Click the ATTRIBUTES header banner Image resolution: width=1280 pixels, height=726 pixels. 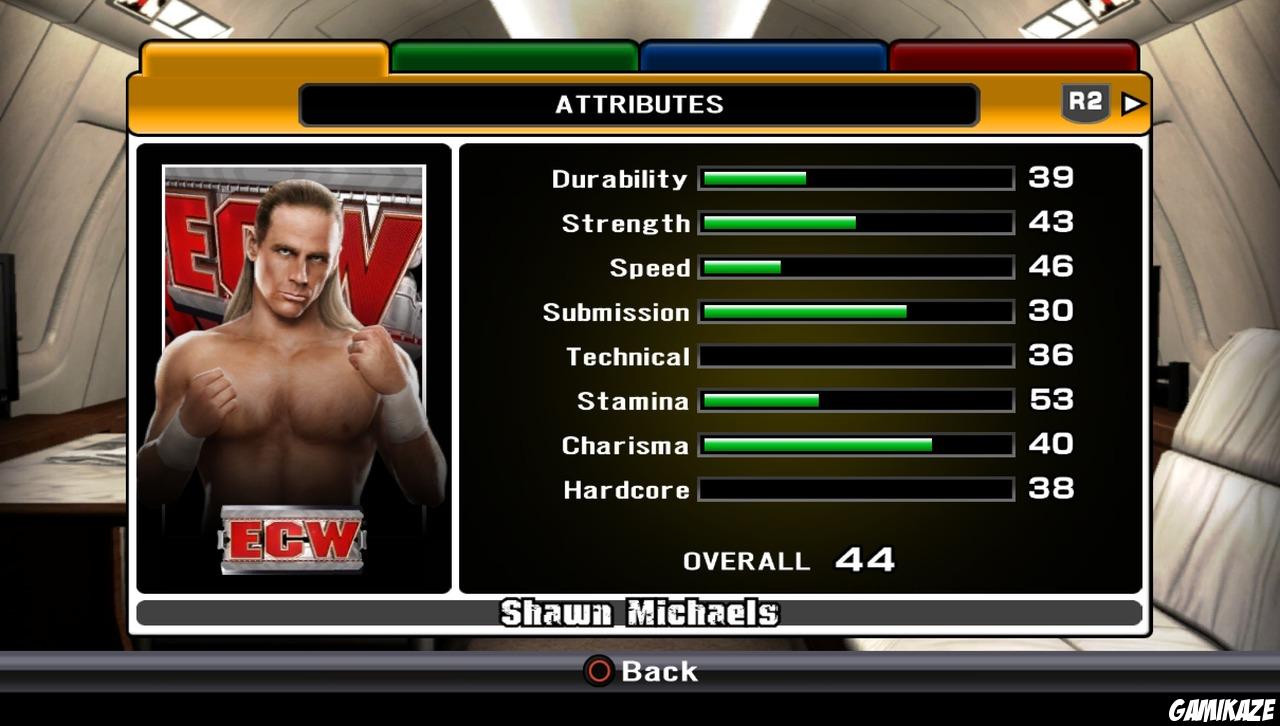coord(638,103)
